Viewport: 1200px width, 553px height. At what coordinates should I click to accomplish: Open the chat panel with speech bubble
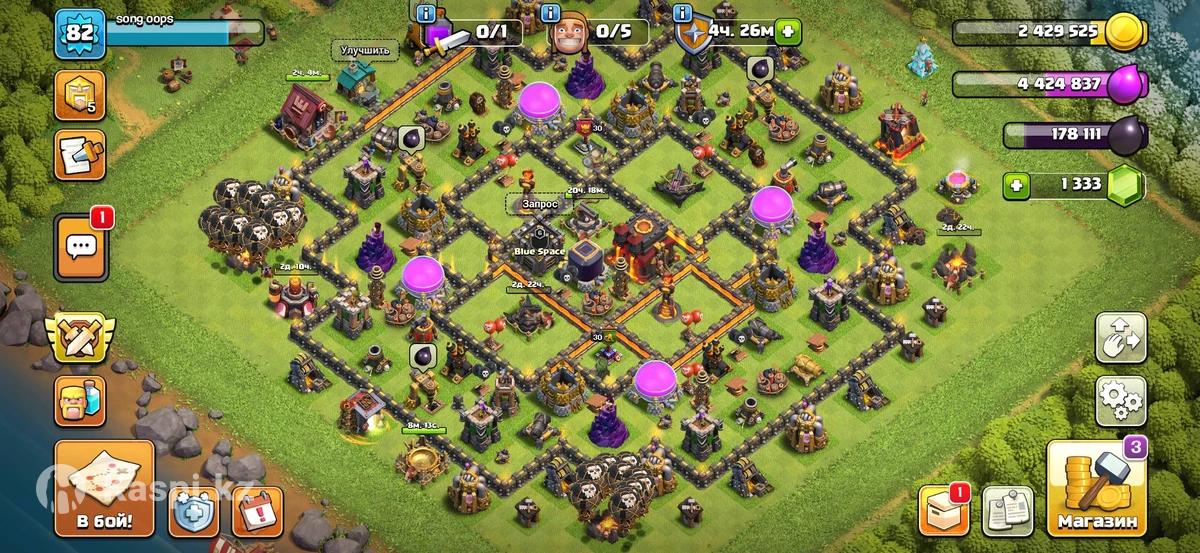[x=80, y=247]
